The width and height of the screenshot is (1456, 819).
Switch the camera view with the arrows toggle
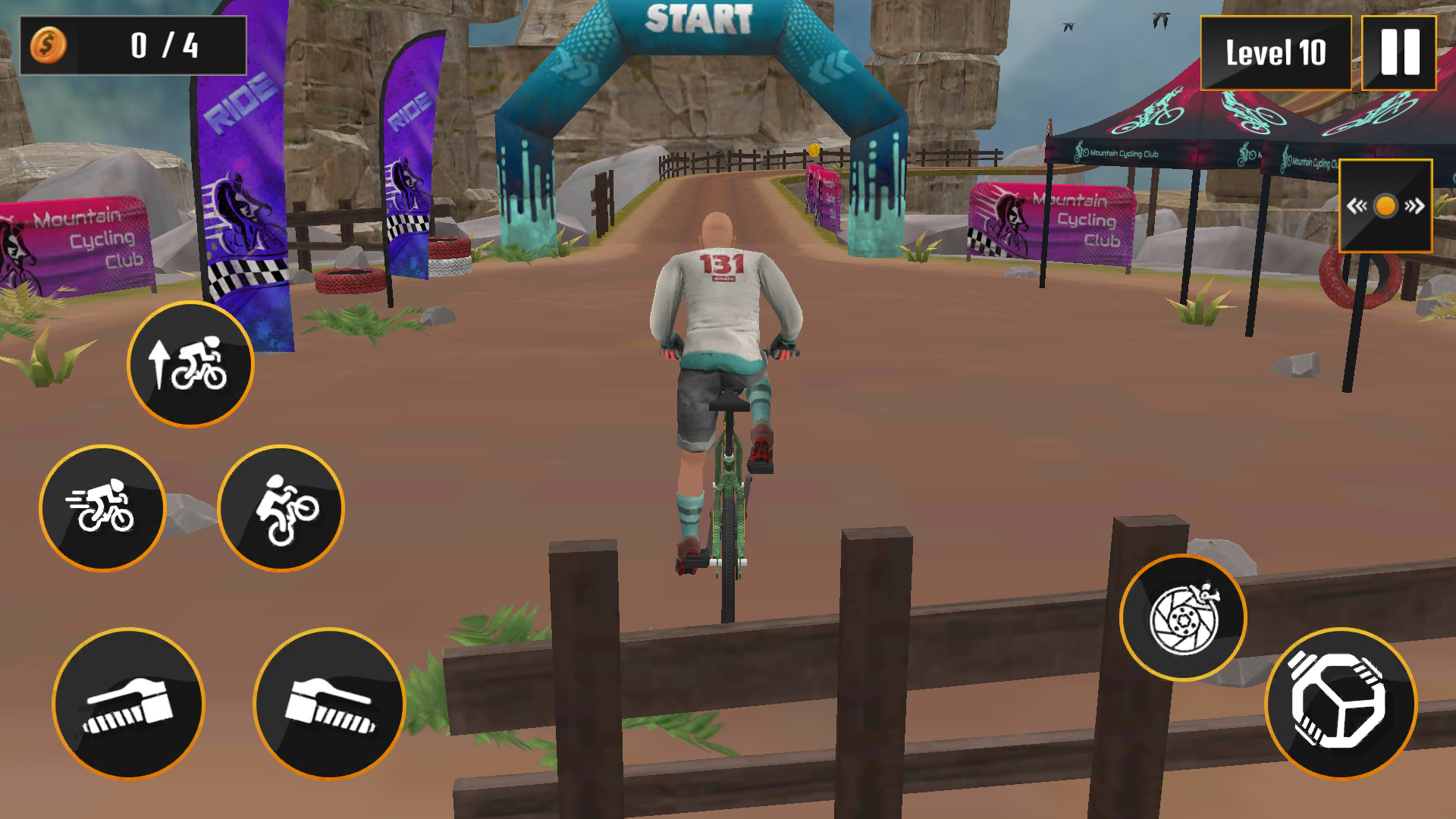click(1385, 206)
